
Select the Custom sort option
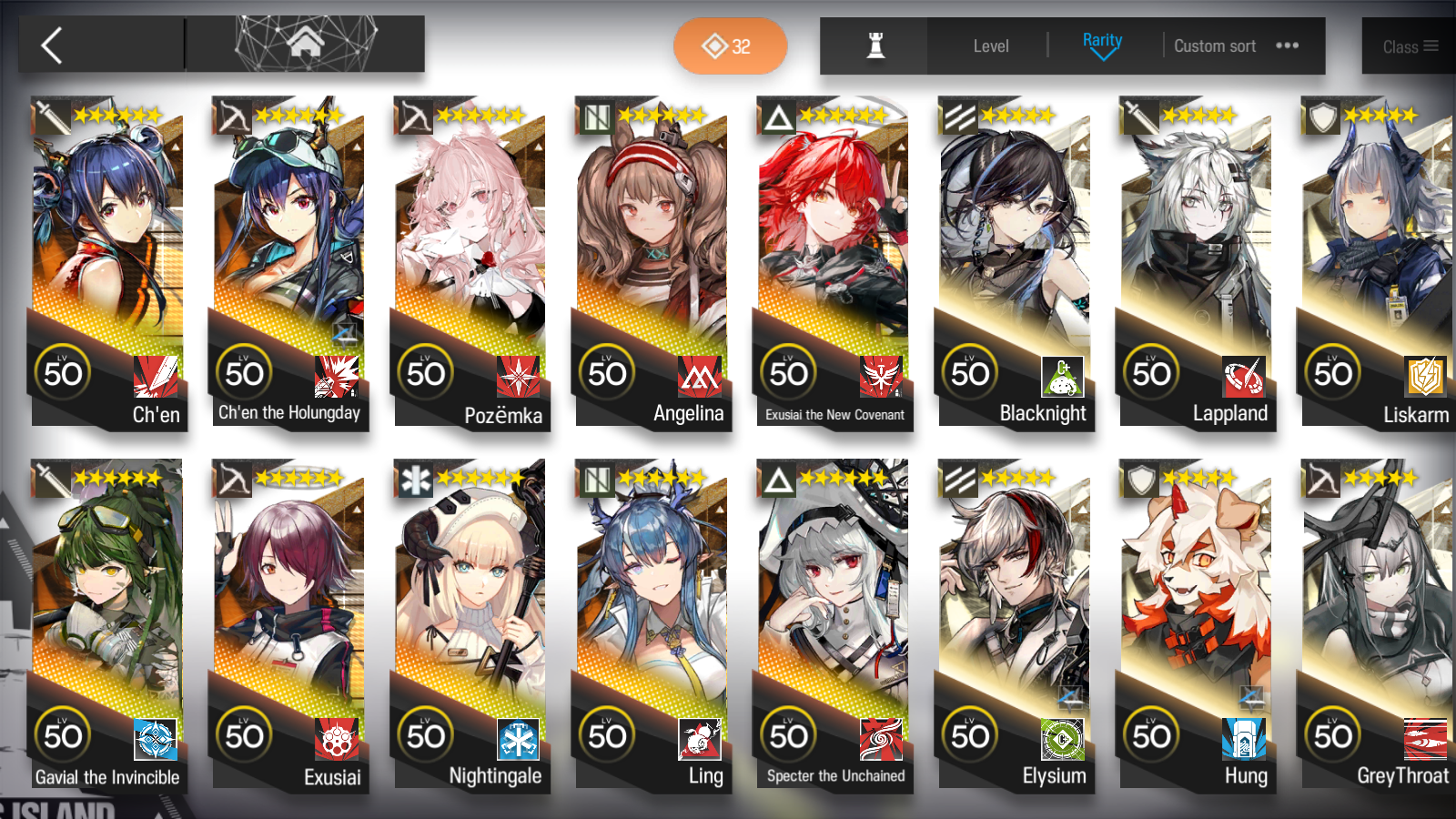point(1215,45)
